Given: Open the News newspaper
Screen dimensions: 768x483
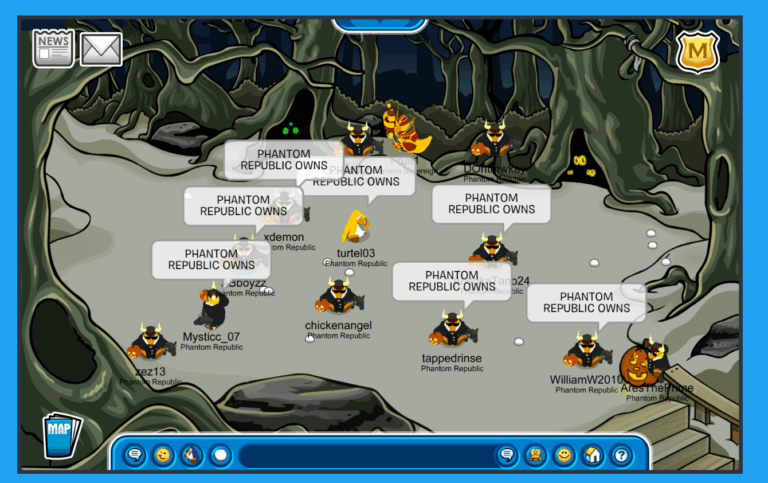Looking at the screenshot, I should (x=53, y=47).
